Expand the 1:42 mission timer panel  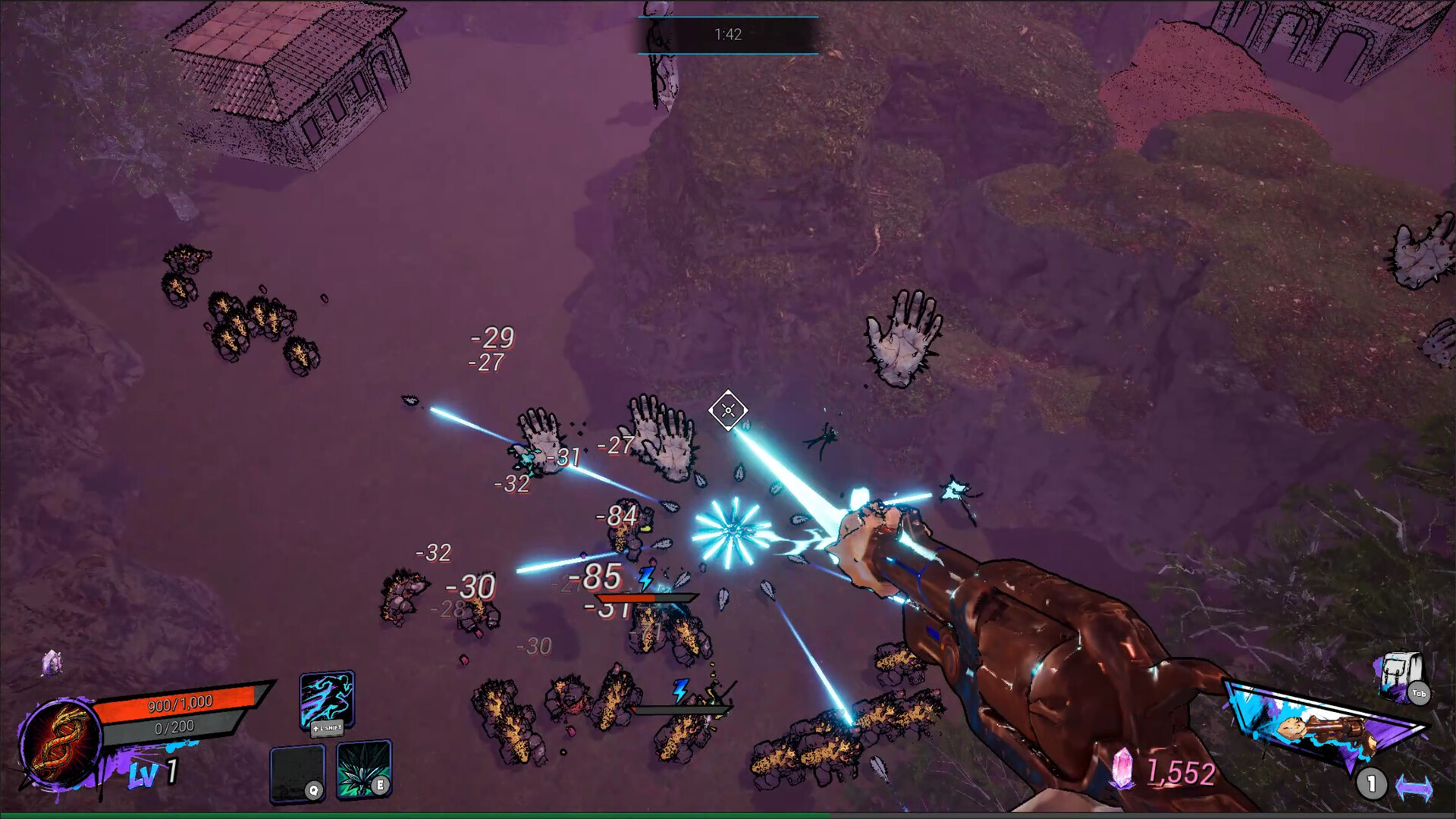728,34
